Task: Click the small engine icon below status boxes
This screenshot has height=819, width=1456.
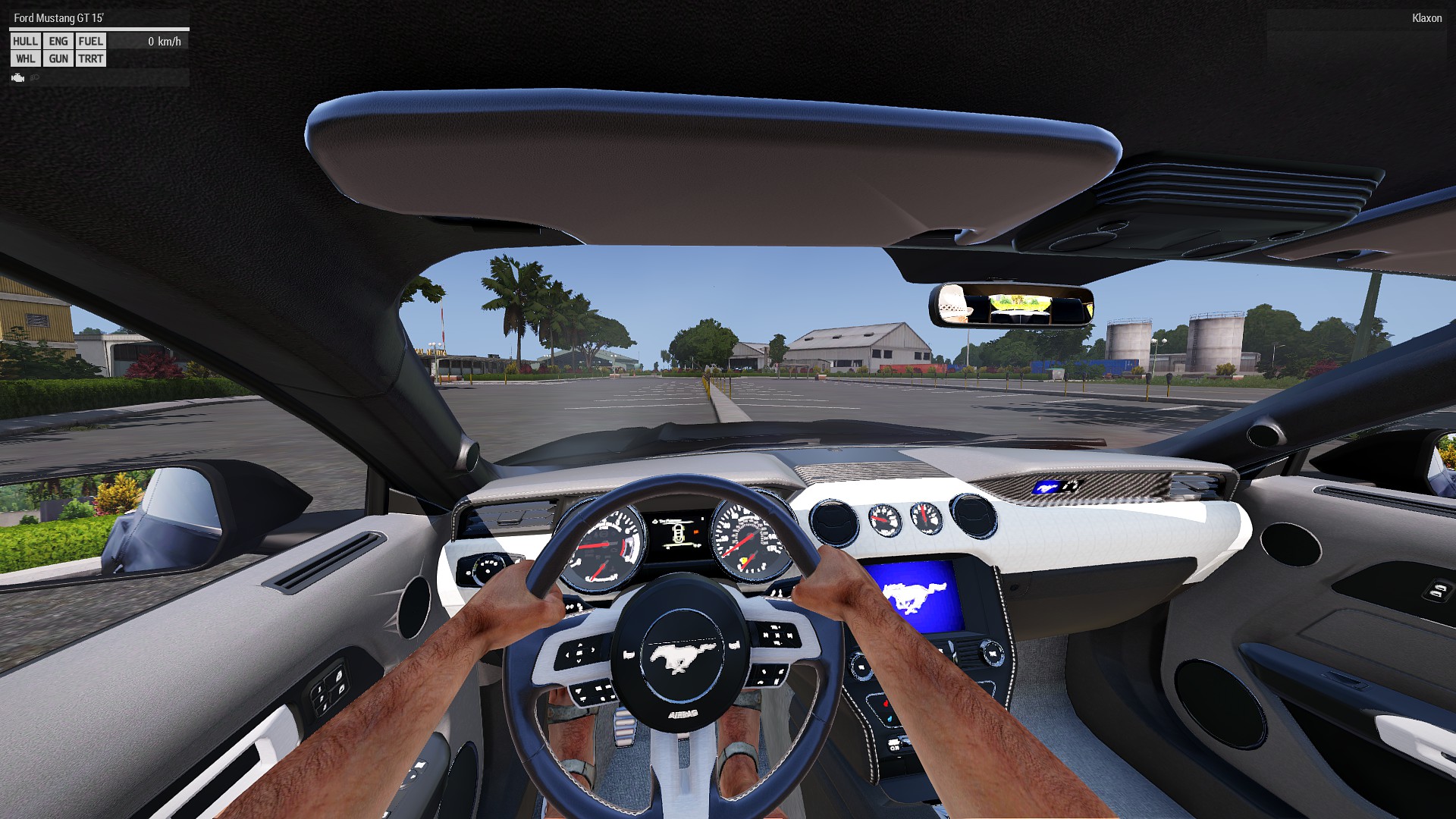Action: (x=18, y=77)
